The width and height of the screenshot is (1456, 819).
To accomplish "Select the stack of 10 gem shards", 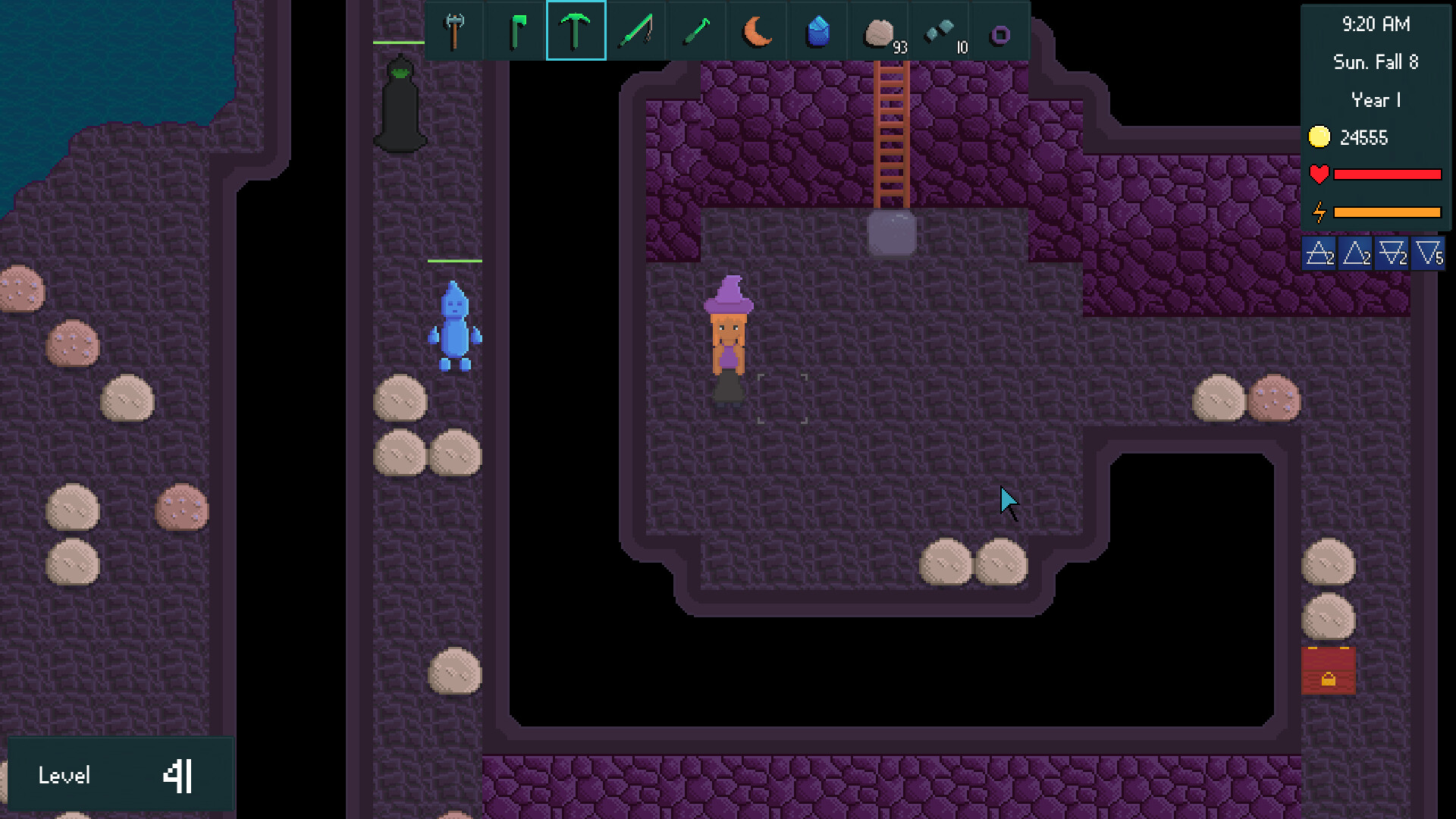I will pos(939,30).
